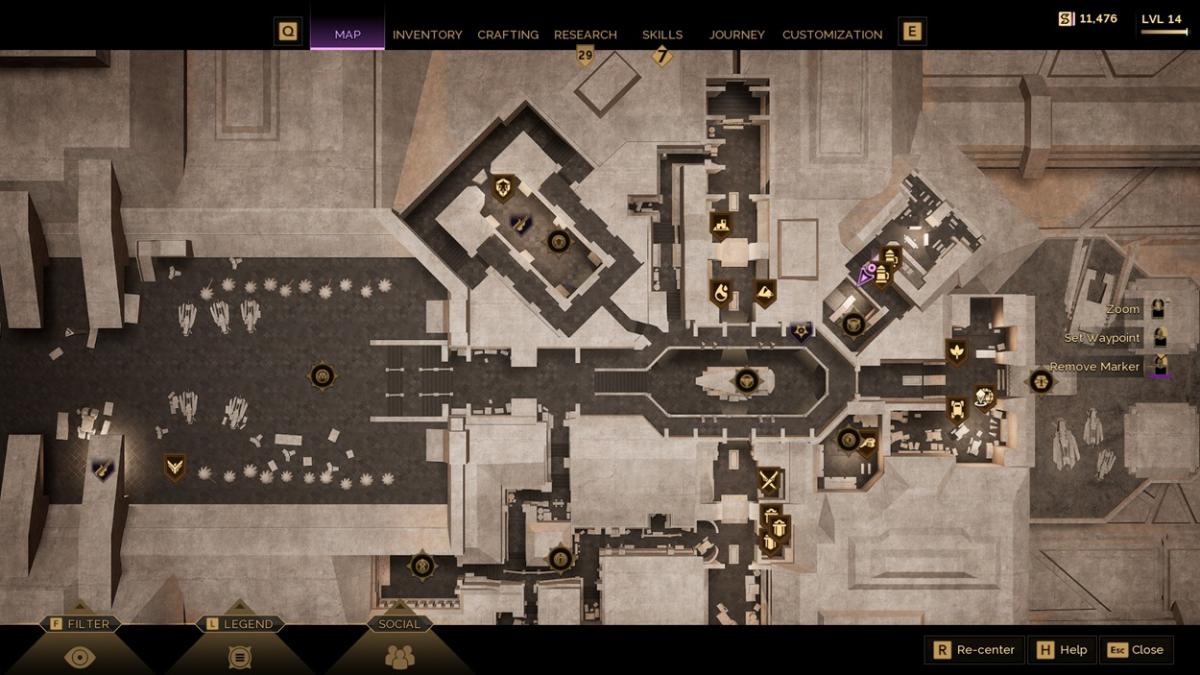Click the chevron rank marker on the map
1200x675 pixels.
(x=175, y=466)
